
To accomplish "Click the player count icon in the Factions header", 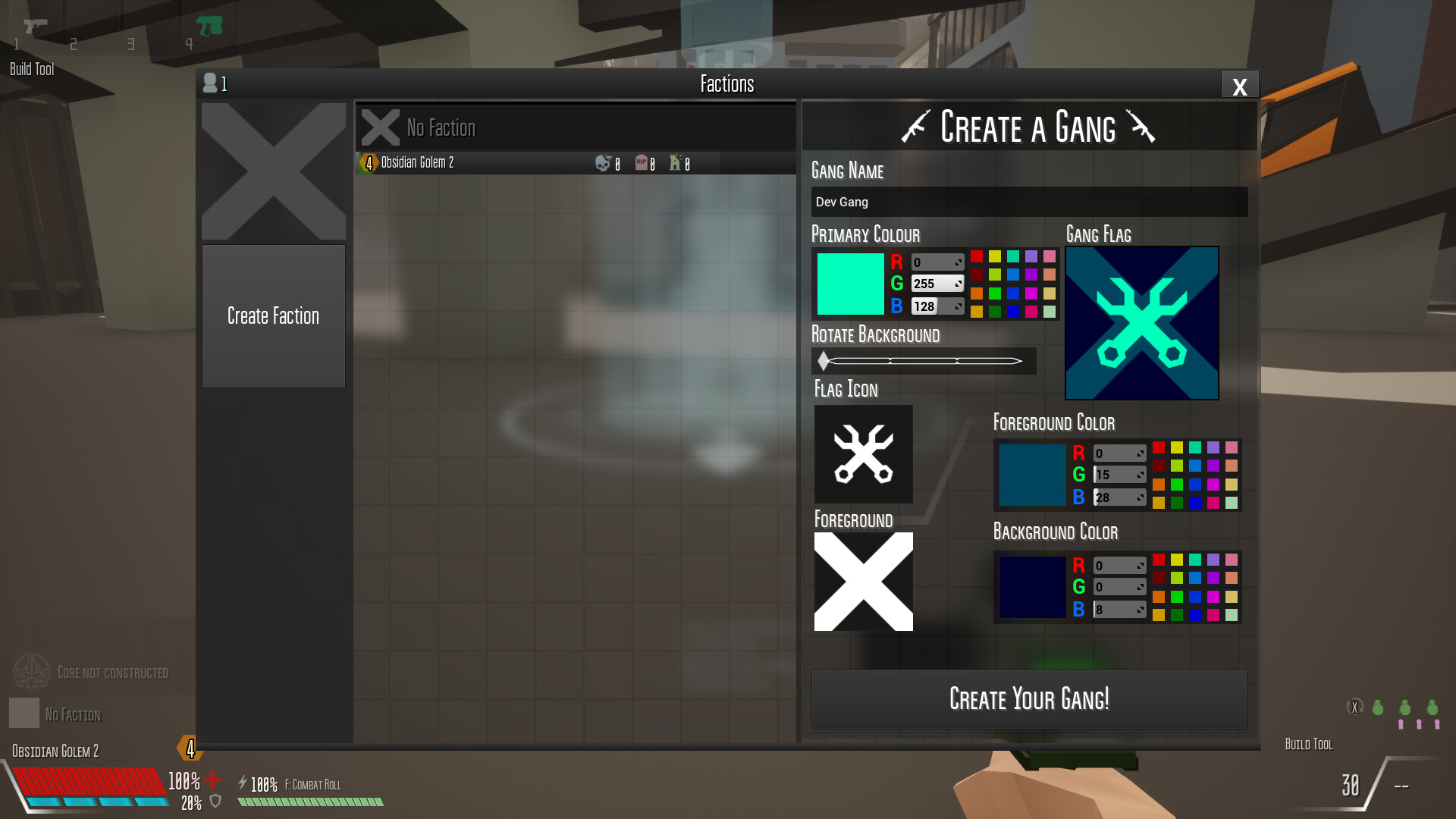I will [209, 83].
